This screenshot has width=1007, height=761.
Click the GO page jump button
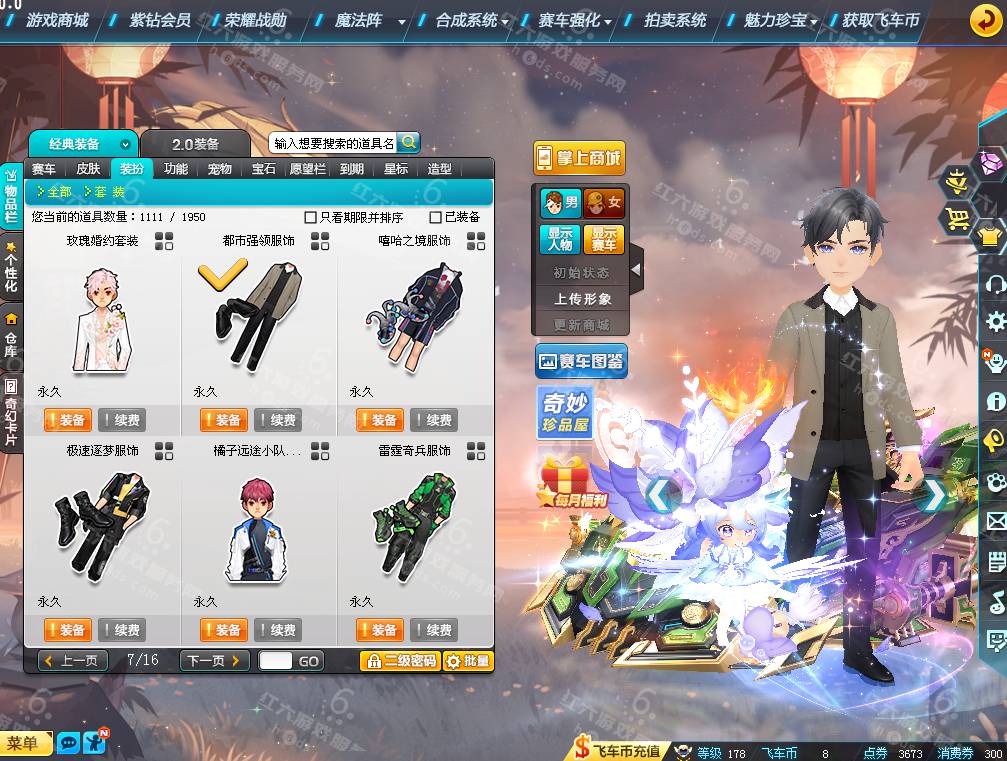pyautogui.click(x=308, y=661)
